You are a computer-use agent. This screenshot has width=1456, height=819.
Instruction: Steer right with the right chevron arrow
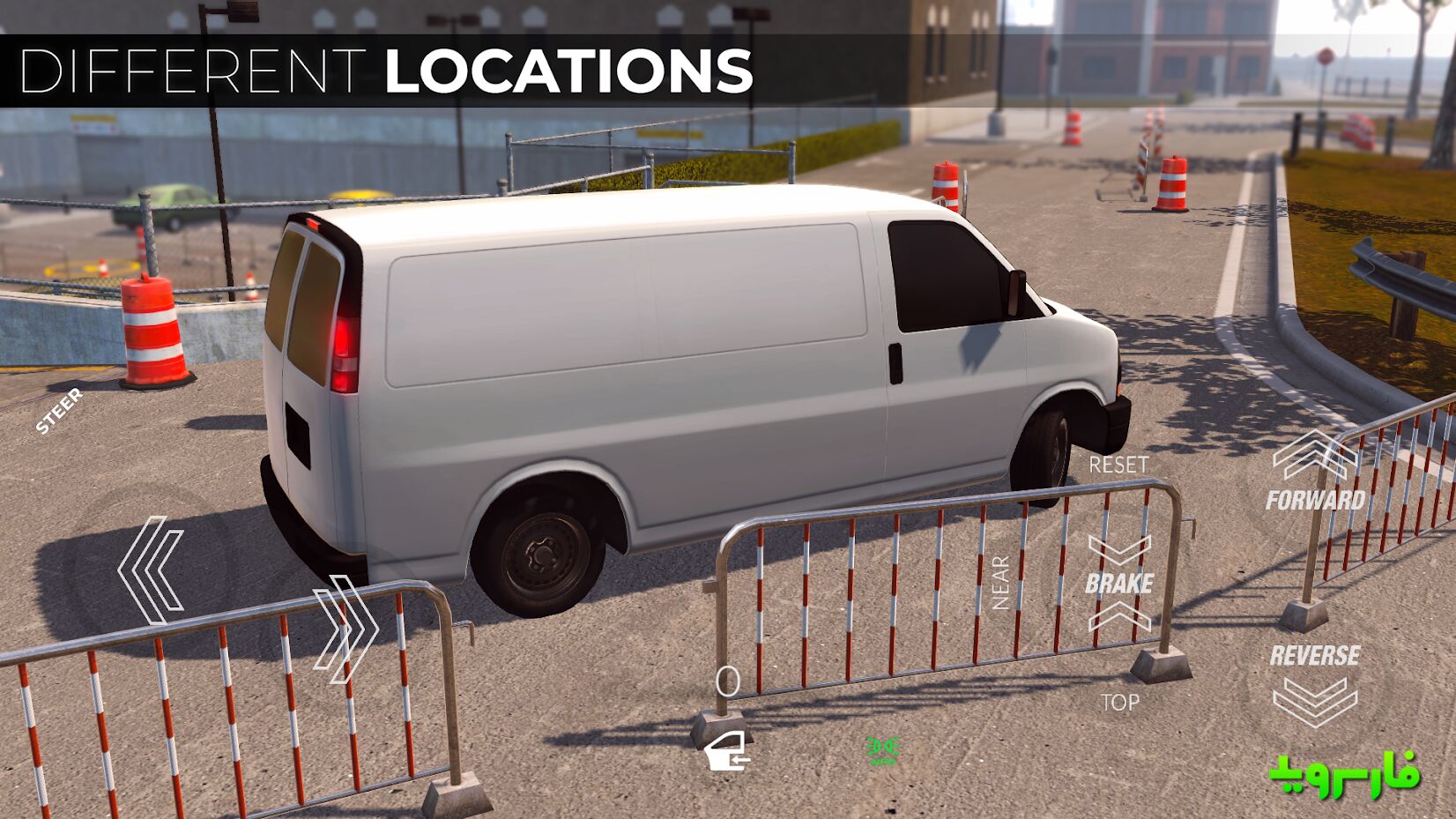click(345, 629)
